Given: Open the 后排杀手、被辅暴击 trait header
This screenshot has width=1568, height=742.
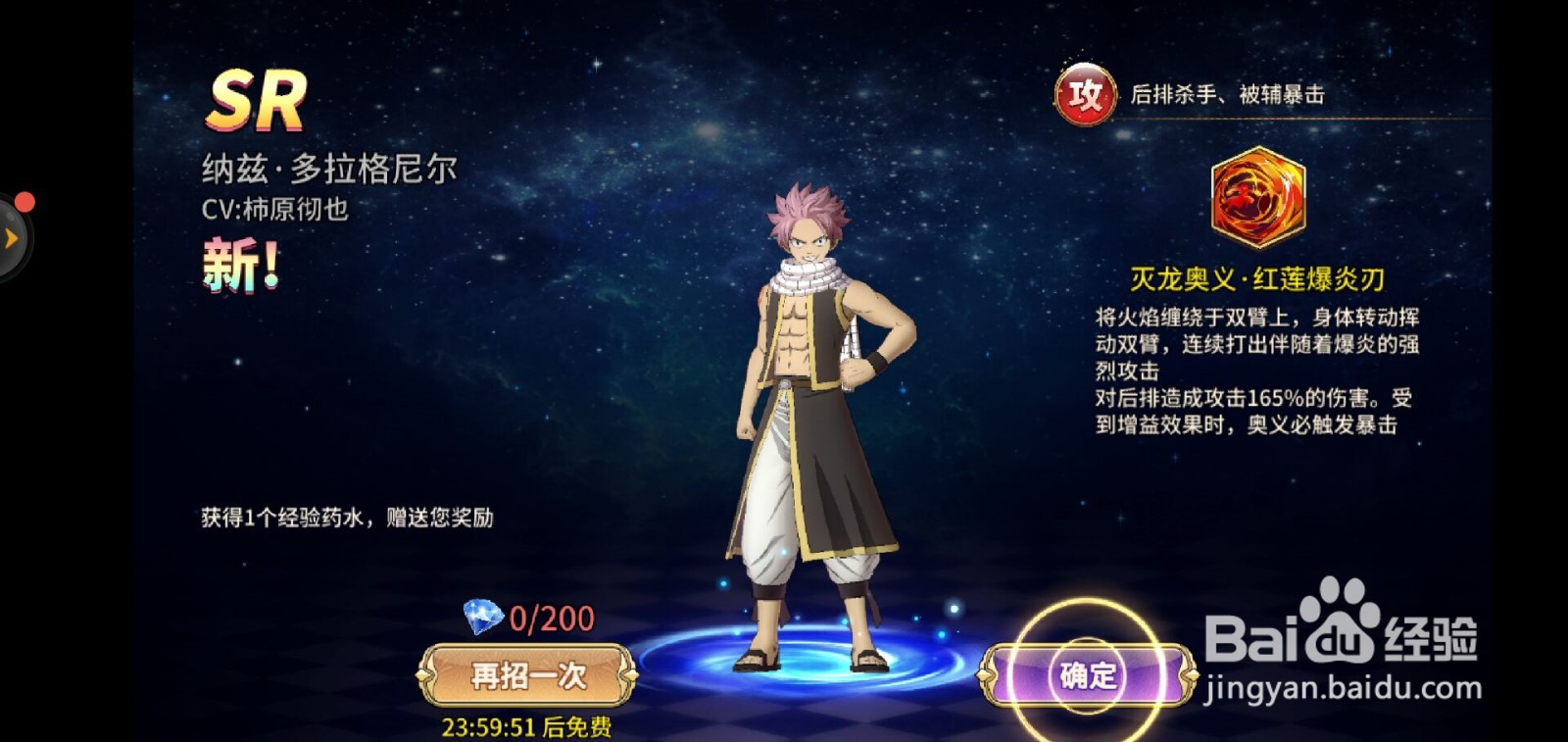Looking at the screenshot, I should [x=1231, y=94].
